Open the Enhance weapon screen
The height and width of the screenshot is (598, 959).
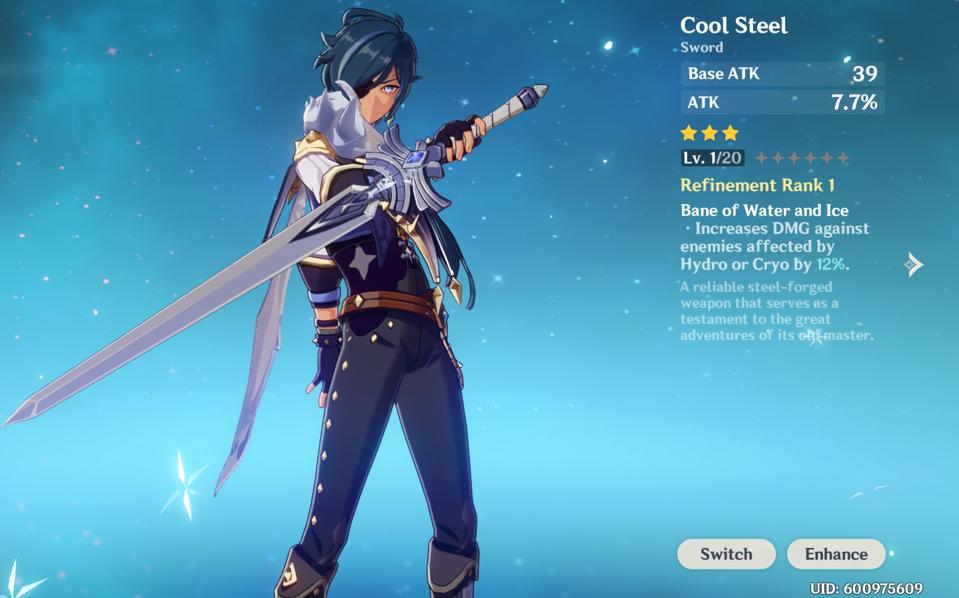click(836, 554)
